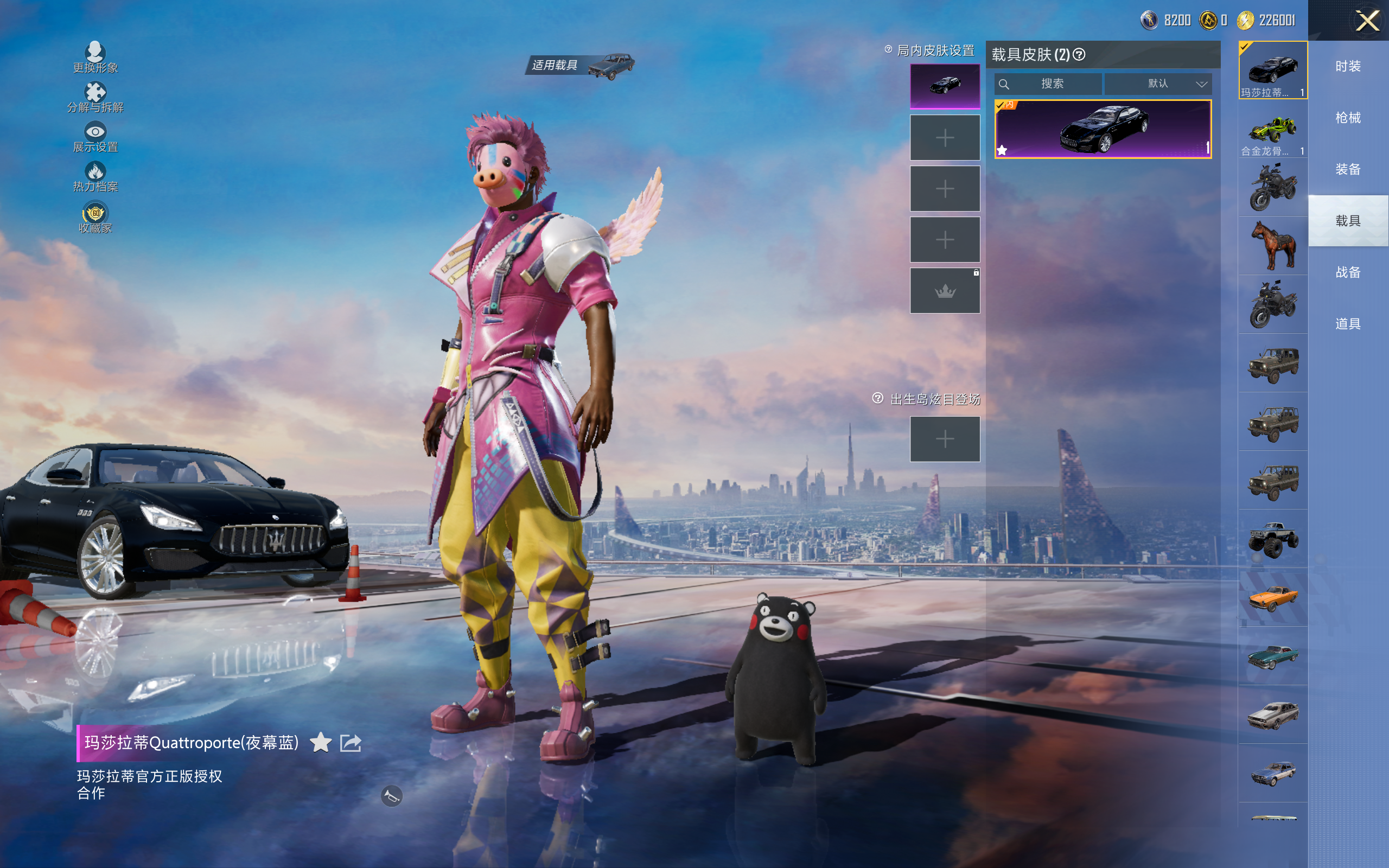Open the 收藏家 collector page
This screenshot has height=868, width=1389.
click(95, 218)
